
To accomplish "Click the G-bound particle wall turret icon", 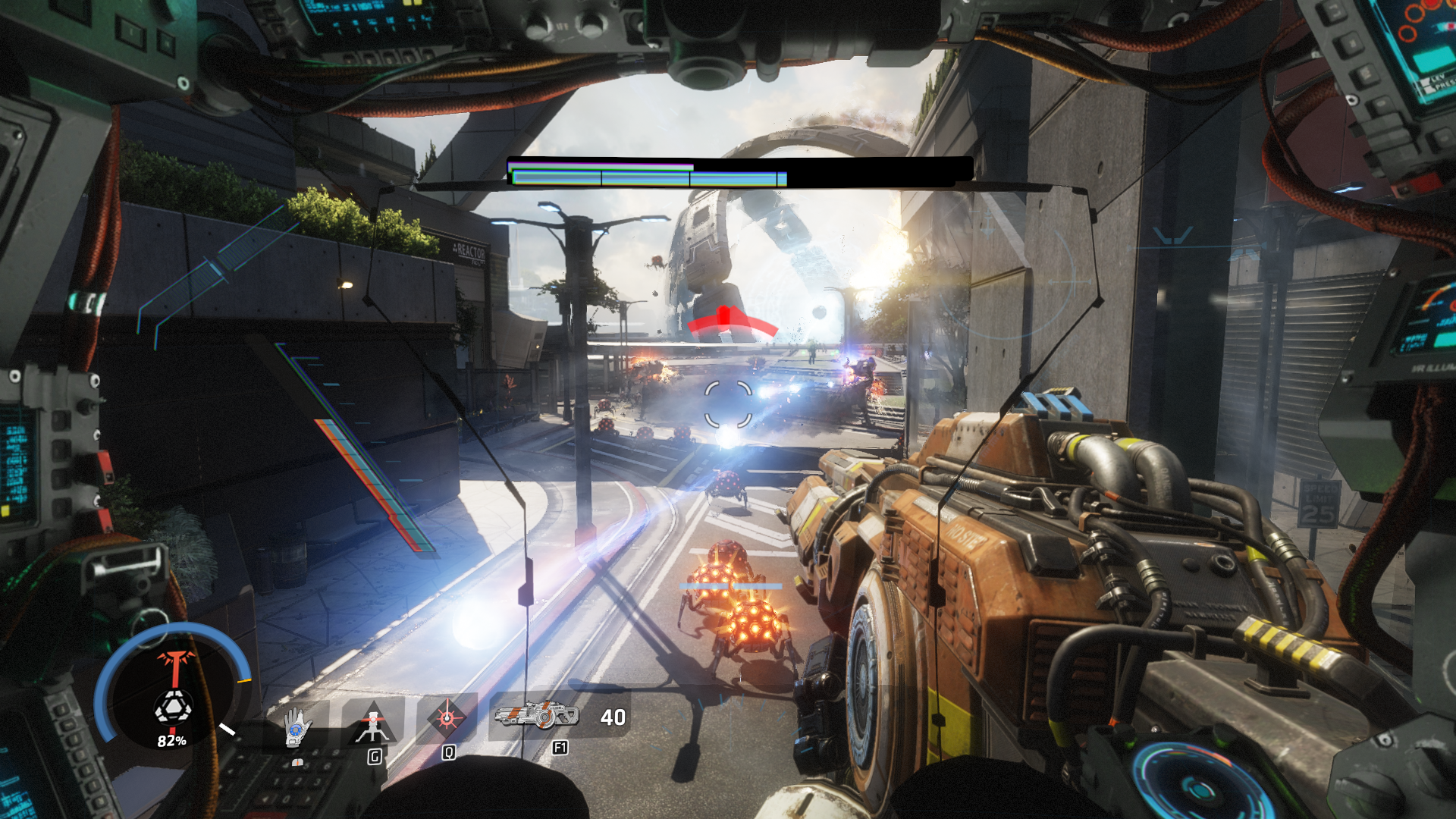I will pos(372,720).
